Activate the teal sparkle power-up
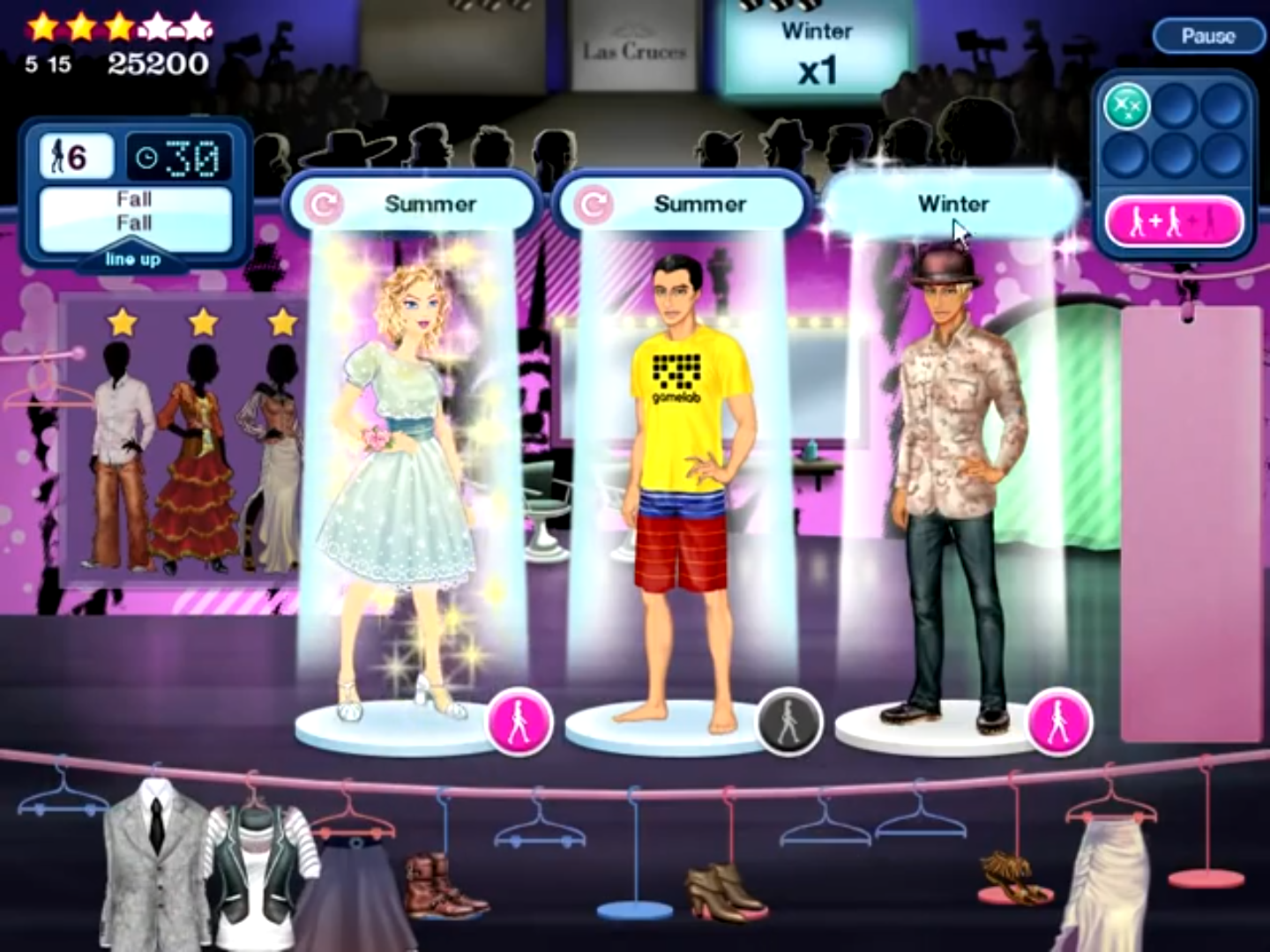 click(1126, 108)
